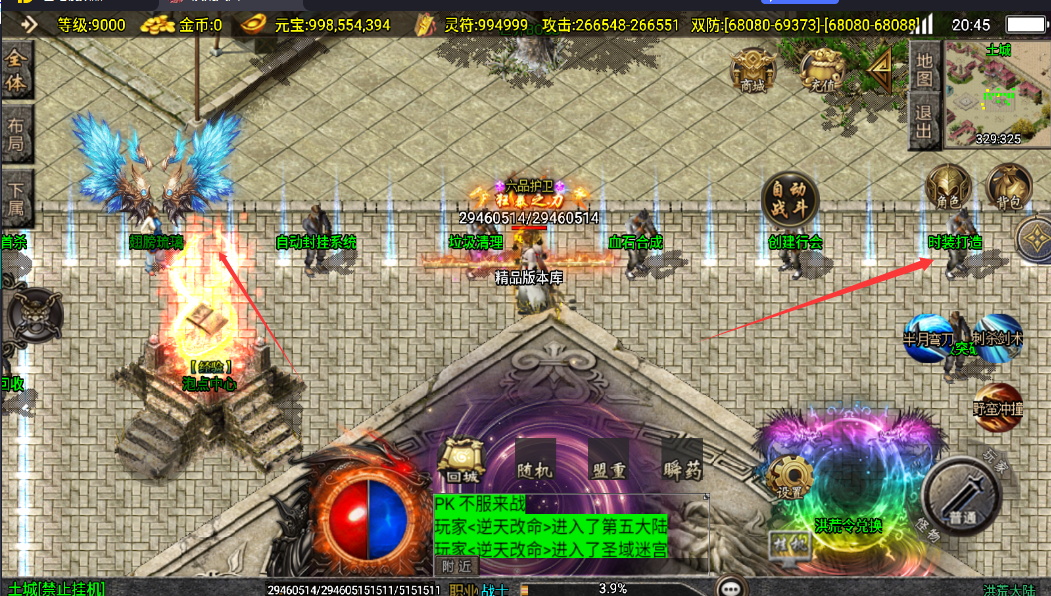Screen dimensions: 1051x596
Task: Activate the 半月弯刀 skill
Action: pos(927,337)
